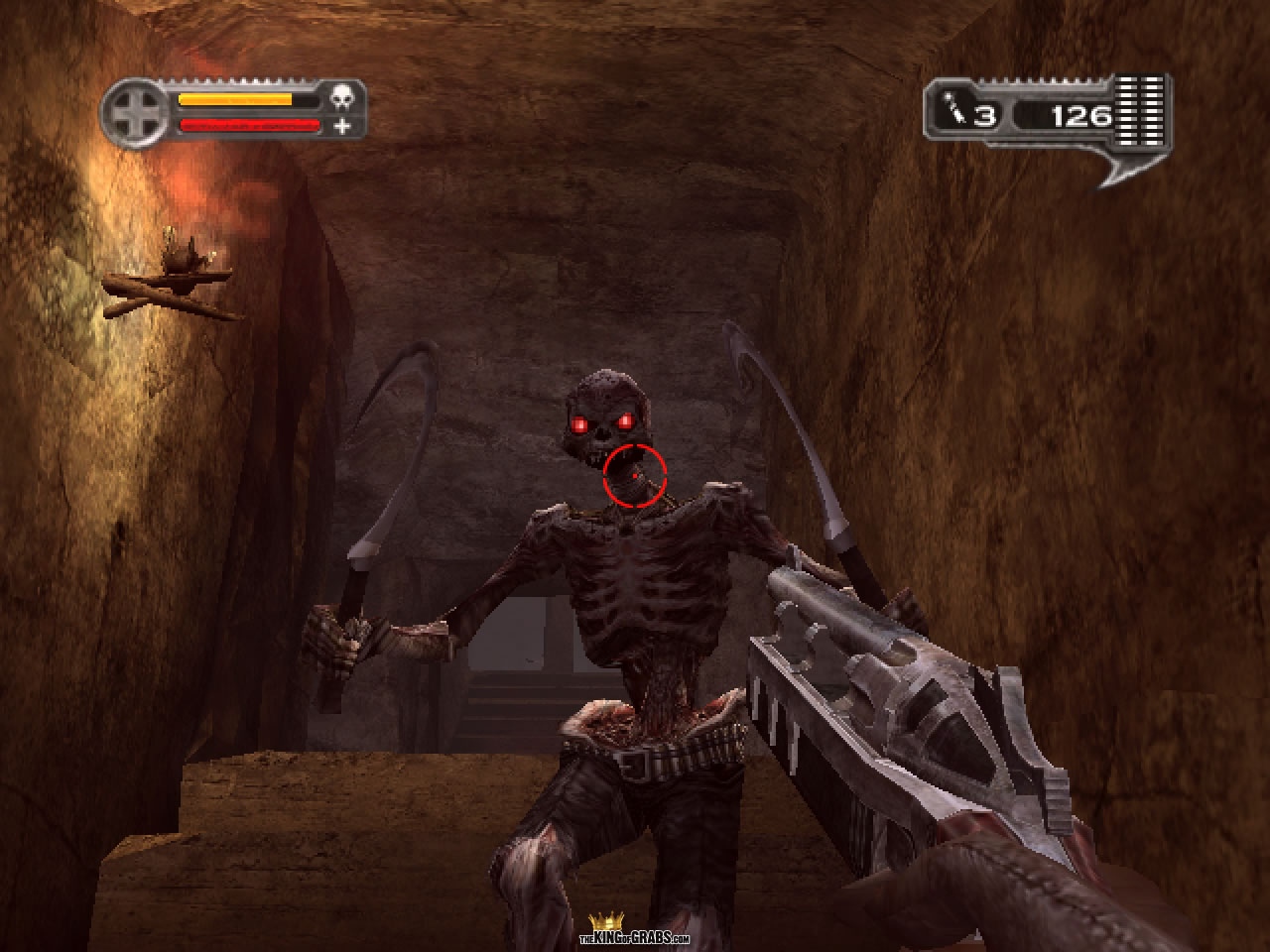
Task: Select the skull icon beside the yellow bar
Action: (x=342, y=99)
